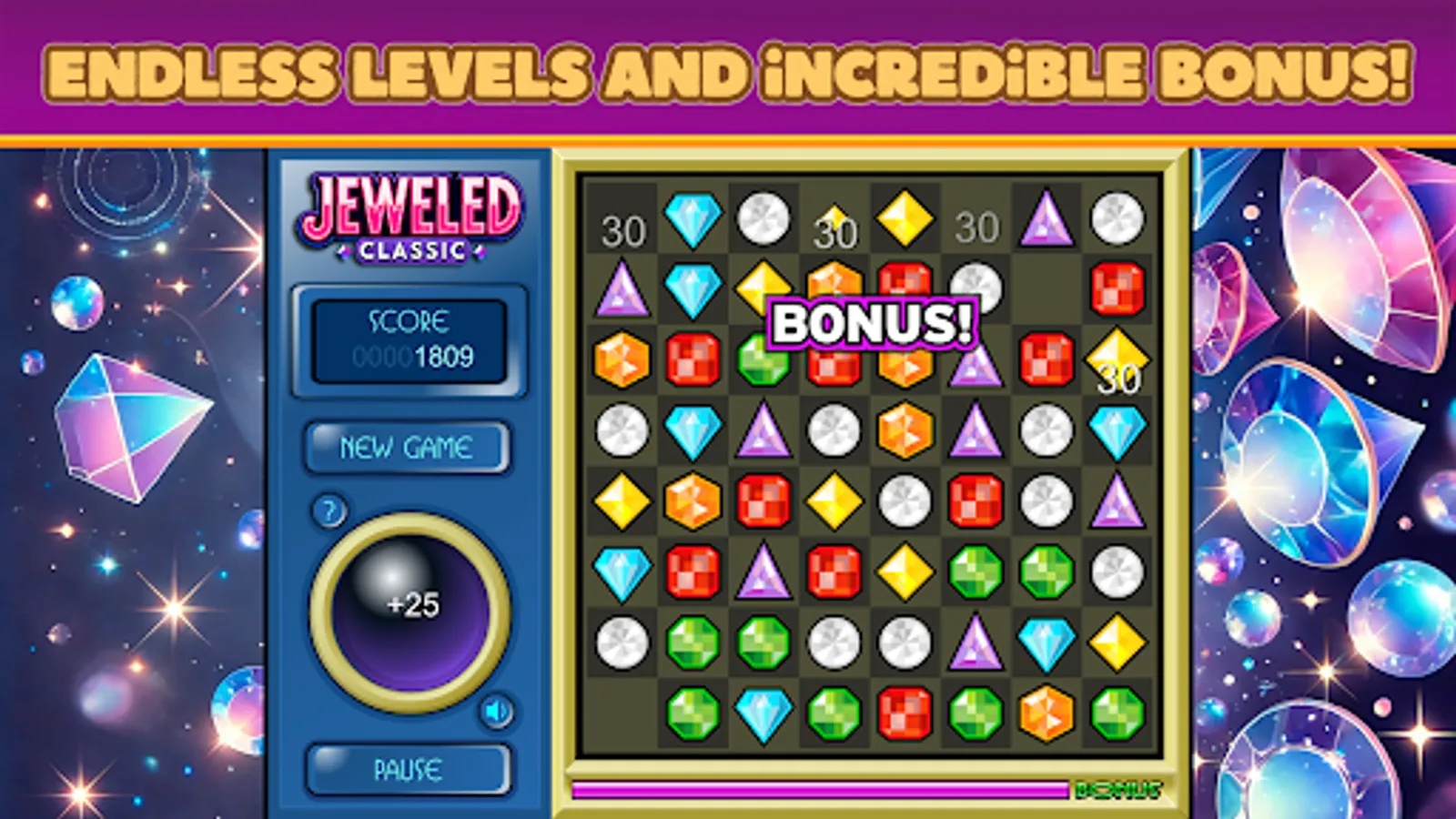
Task: Start a new game
Action: 408,447
